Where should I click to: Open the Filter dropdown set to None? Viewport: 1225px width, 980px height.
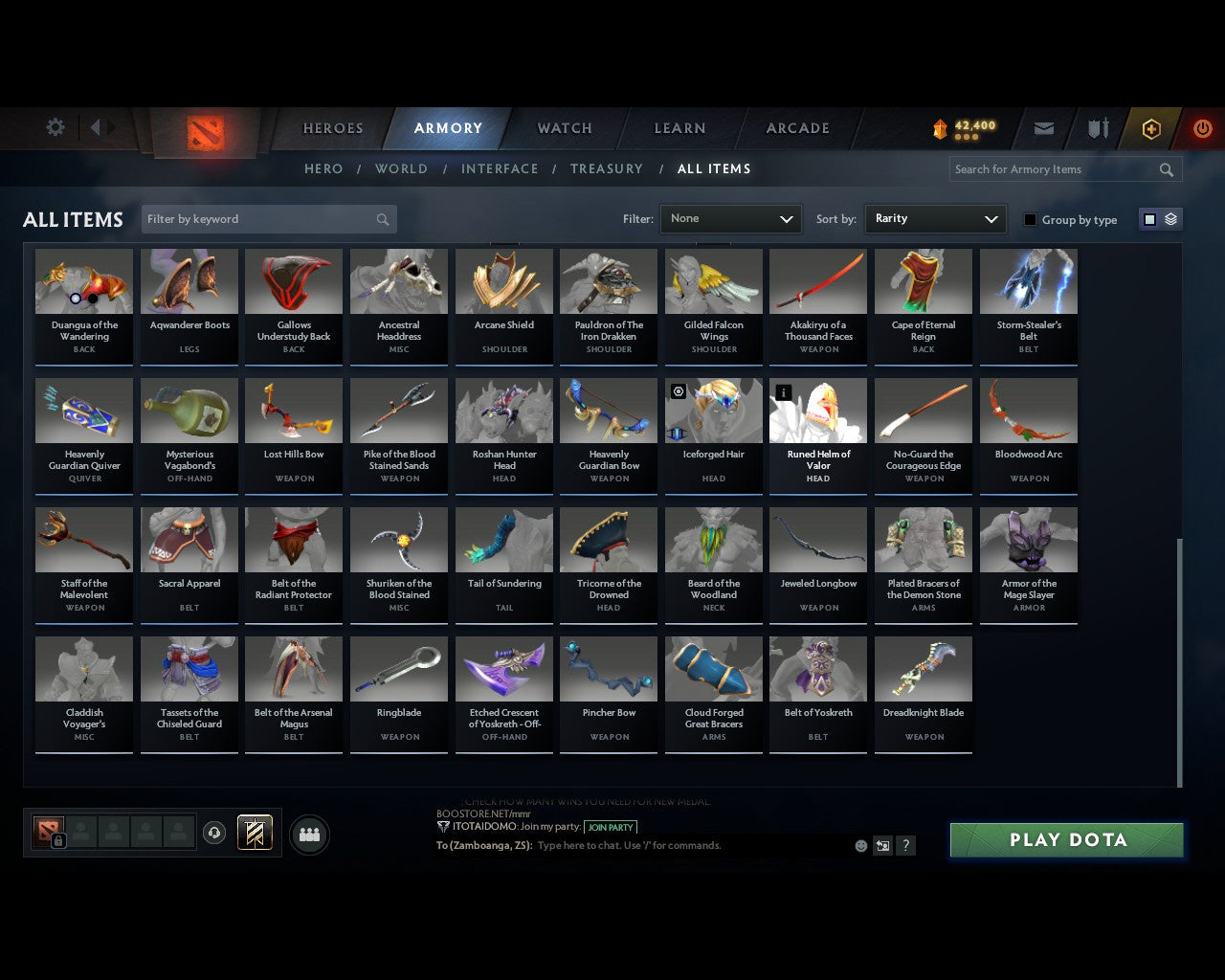coord(730,219)
